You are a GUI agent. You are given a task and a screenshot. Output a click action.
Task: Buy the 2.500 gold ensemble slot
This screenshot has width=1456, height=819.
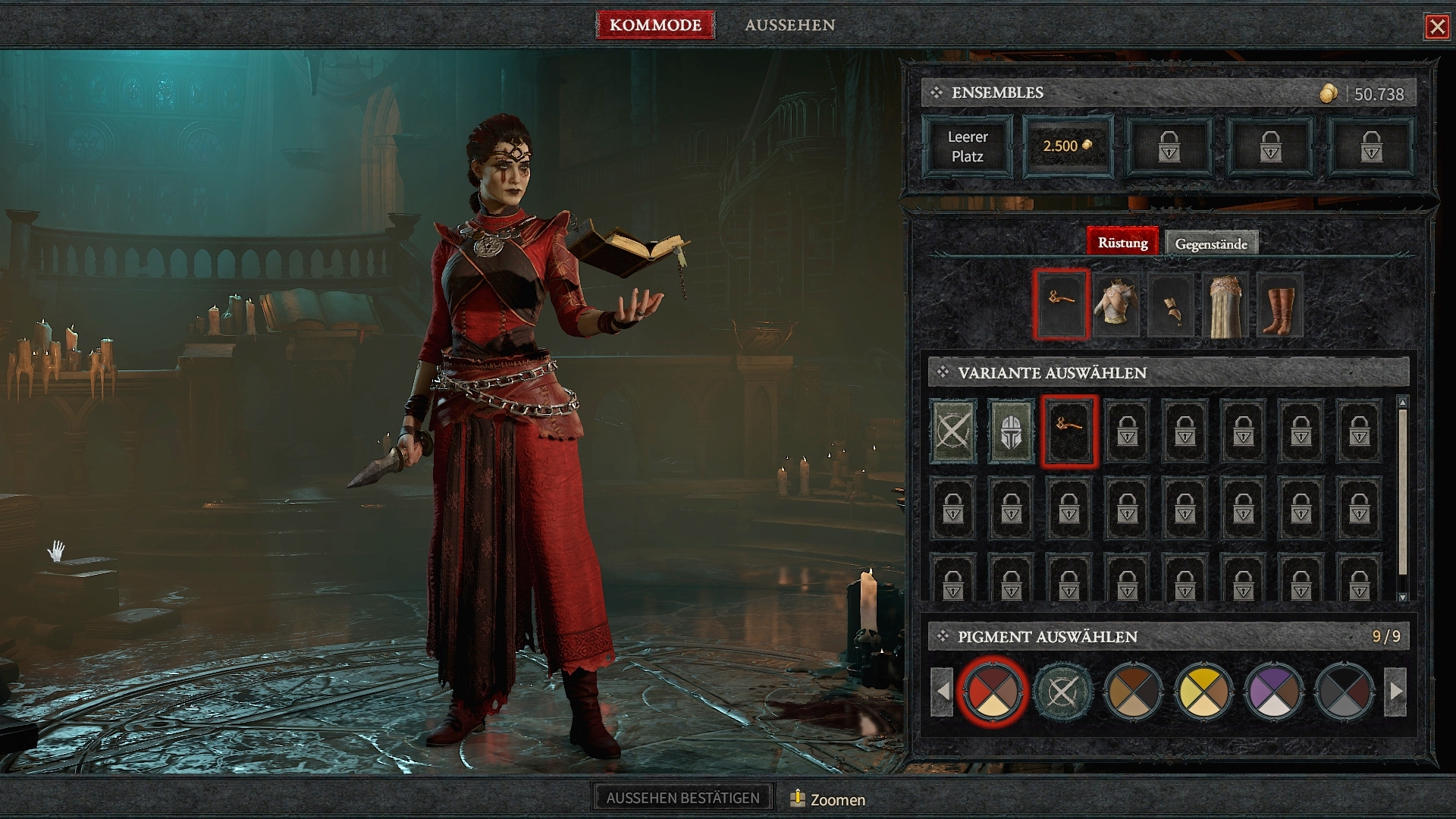click(x=1068, y=146)
